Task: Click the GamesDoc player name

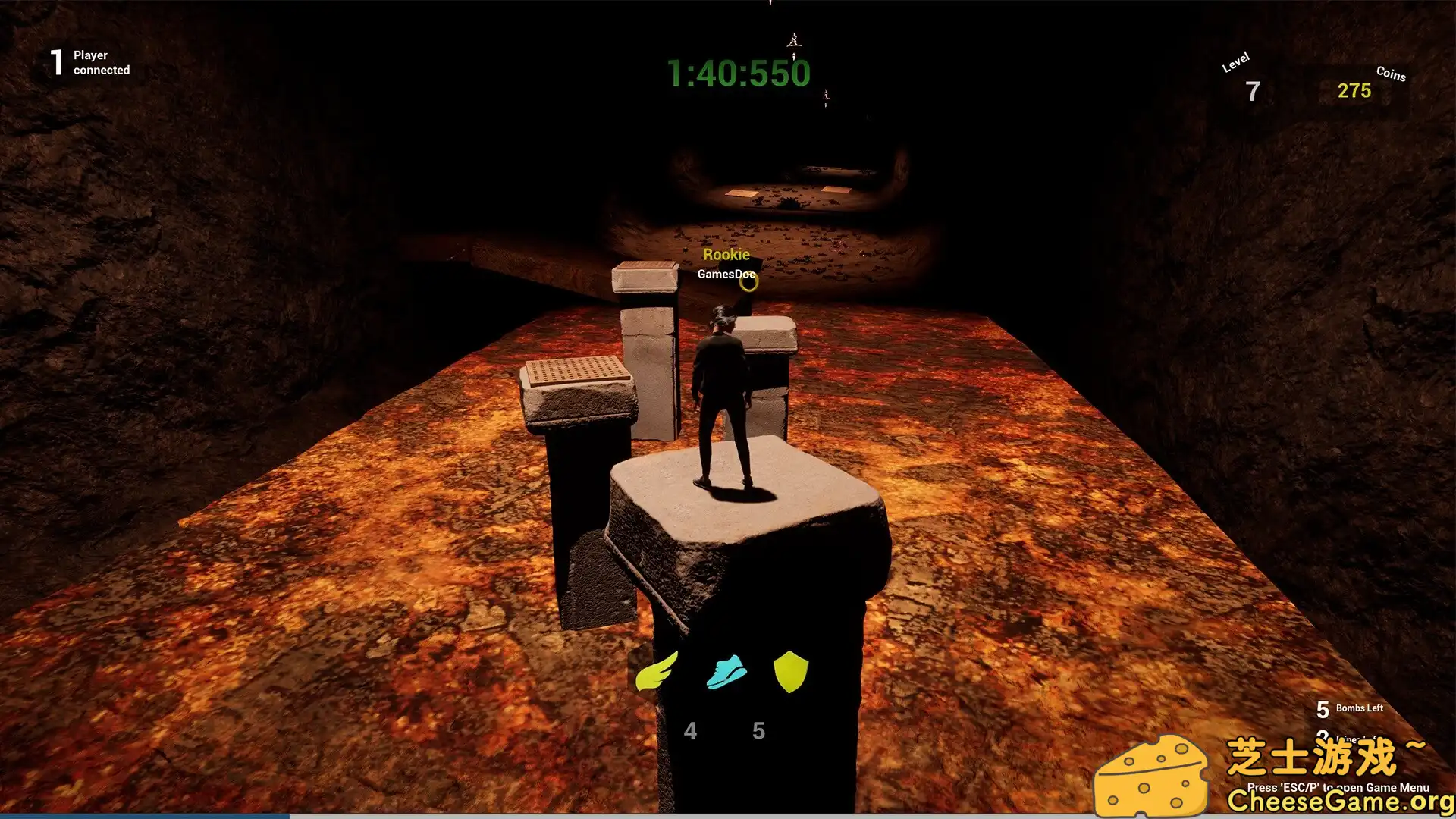Action: coord(725,273)
